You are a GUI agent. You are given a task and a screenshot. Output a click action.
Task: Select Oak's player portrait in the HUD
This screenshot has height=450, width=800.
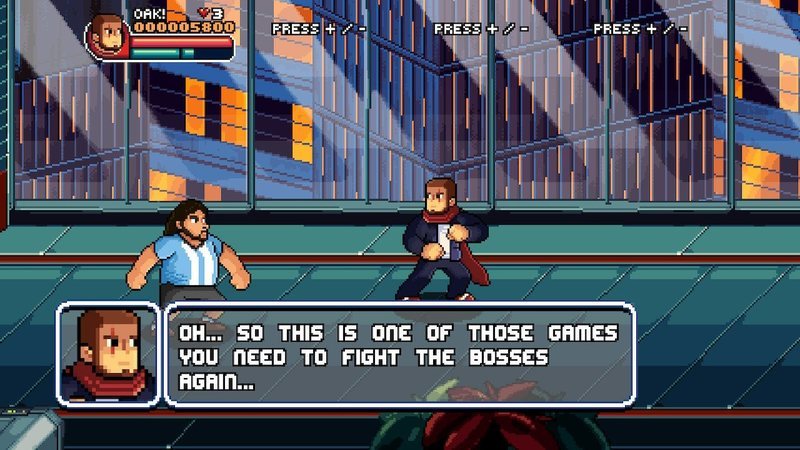click(107, 37)
